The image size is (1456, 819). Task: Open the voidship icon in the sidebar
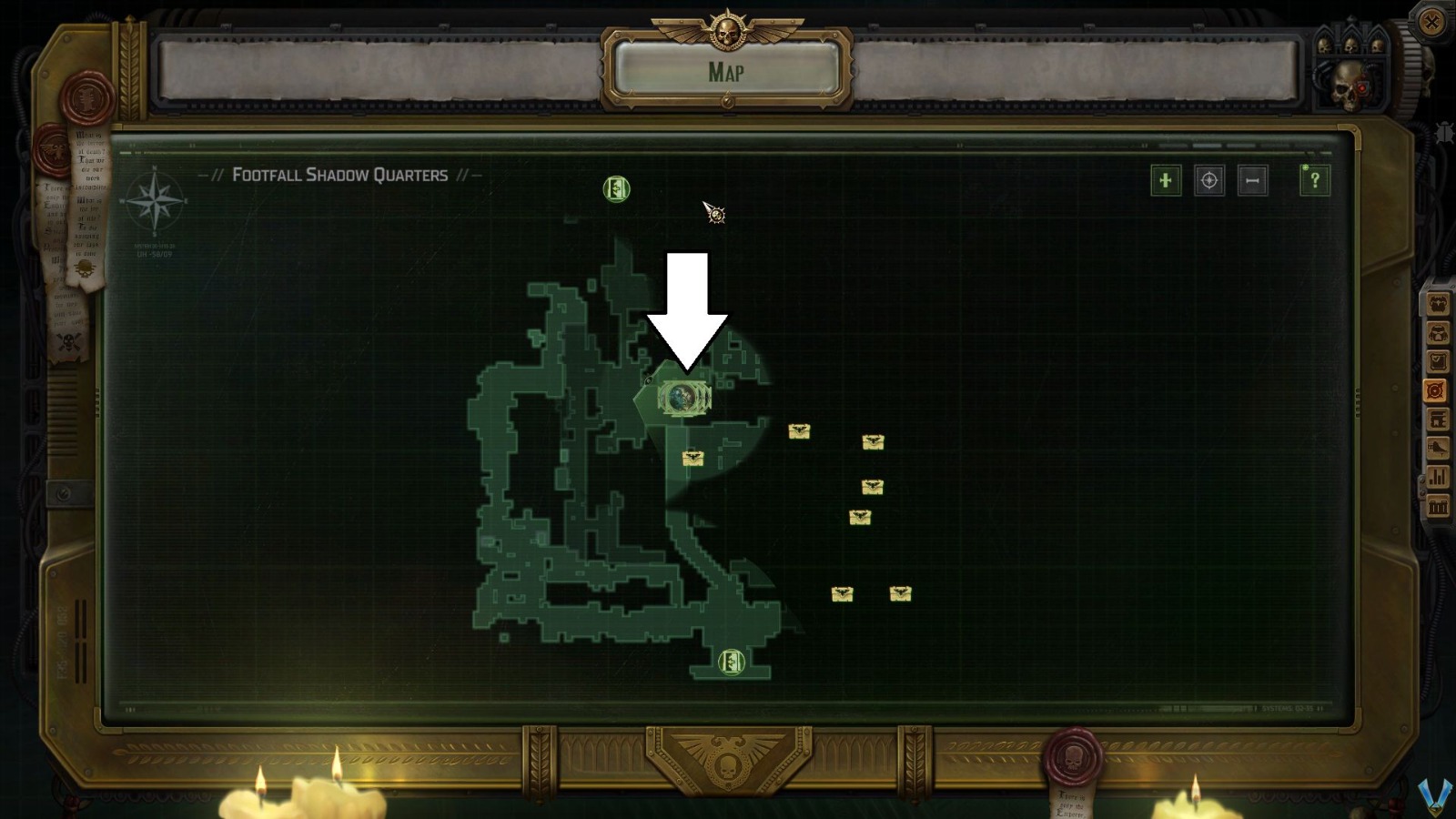pyautogui.click(x=1436, y=448)
